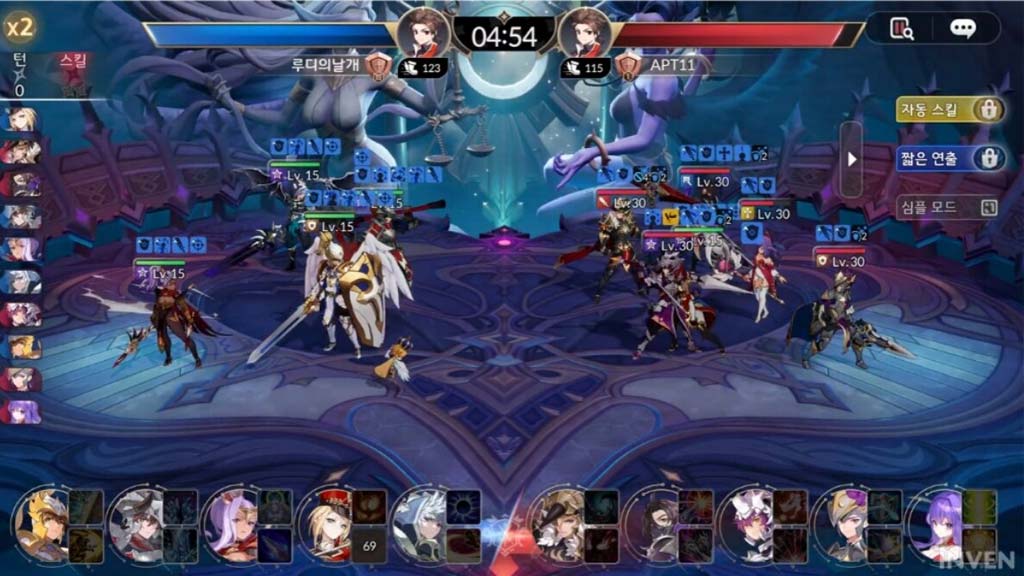Select the golden-helmet knight hero portrait

[x=42, y=524]
